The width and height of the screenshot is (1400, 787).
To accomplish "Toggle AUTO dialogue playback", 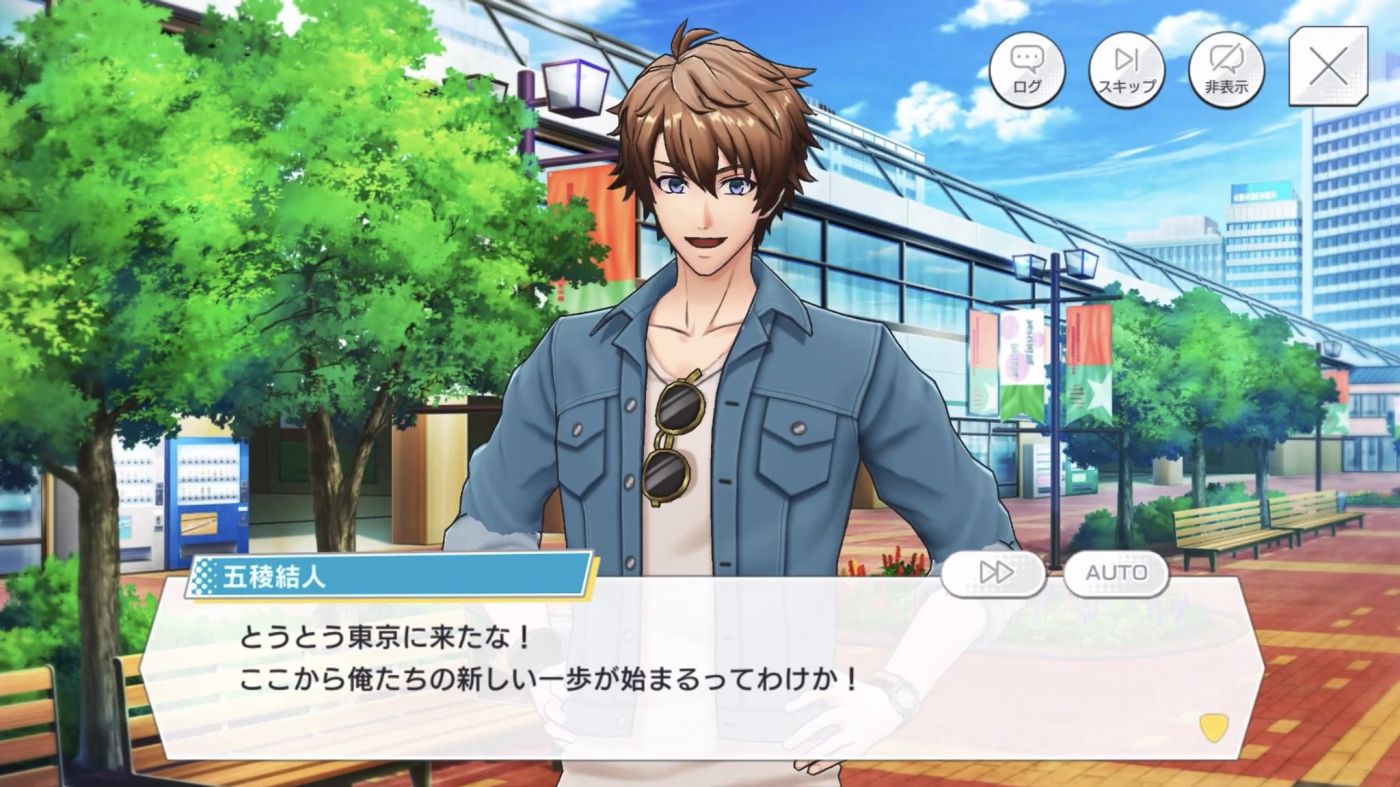I will 1116,574.
